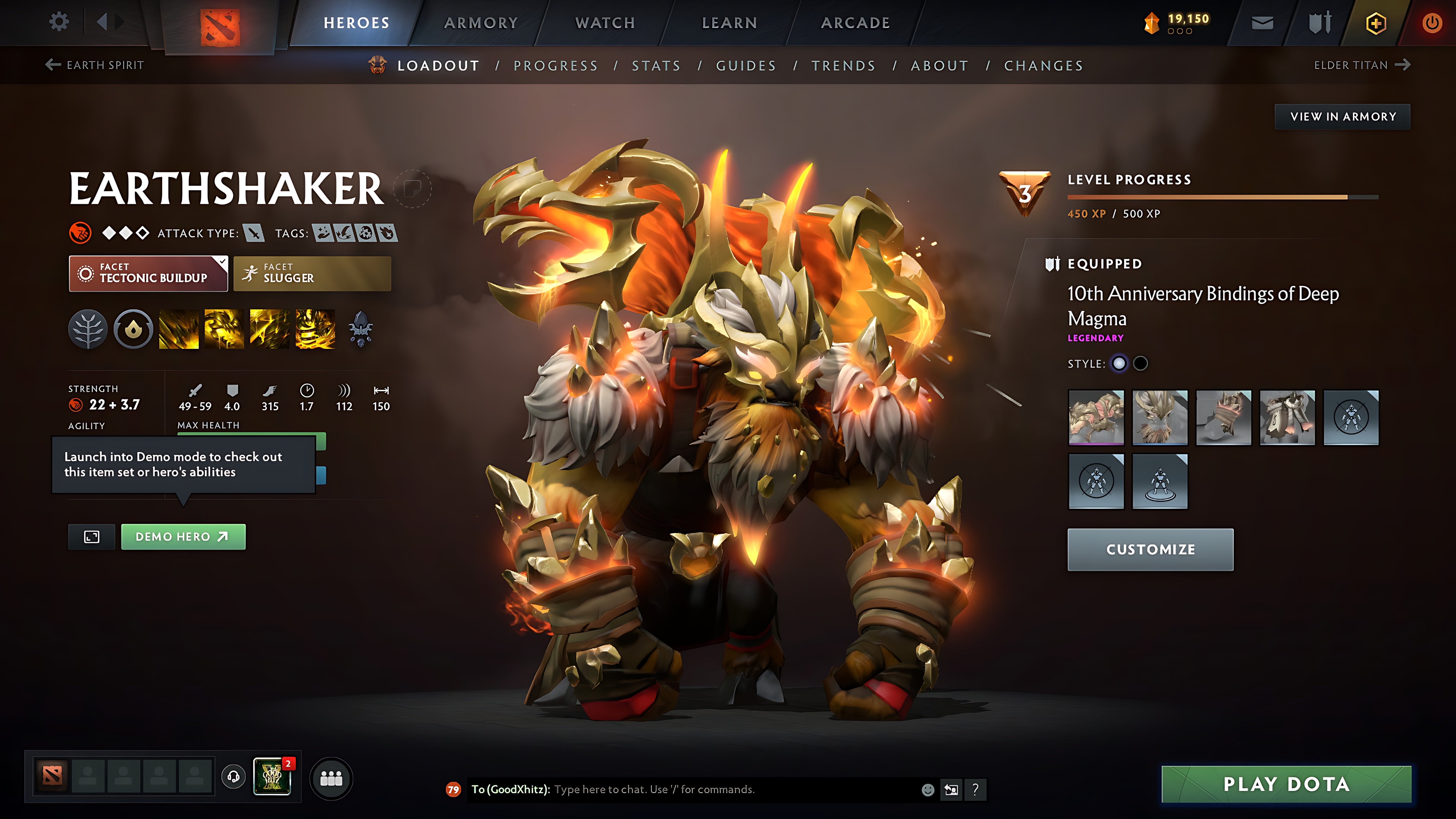The image size is (1456, 819).
Task: Select the dark style swatch for the set
Action: click(x=1140, y=363)
